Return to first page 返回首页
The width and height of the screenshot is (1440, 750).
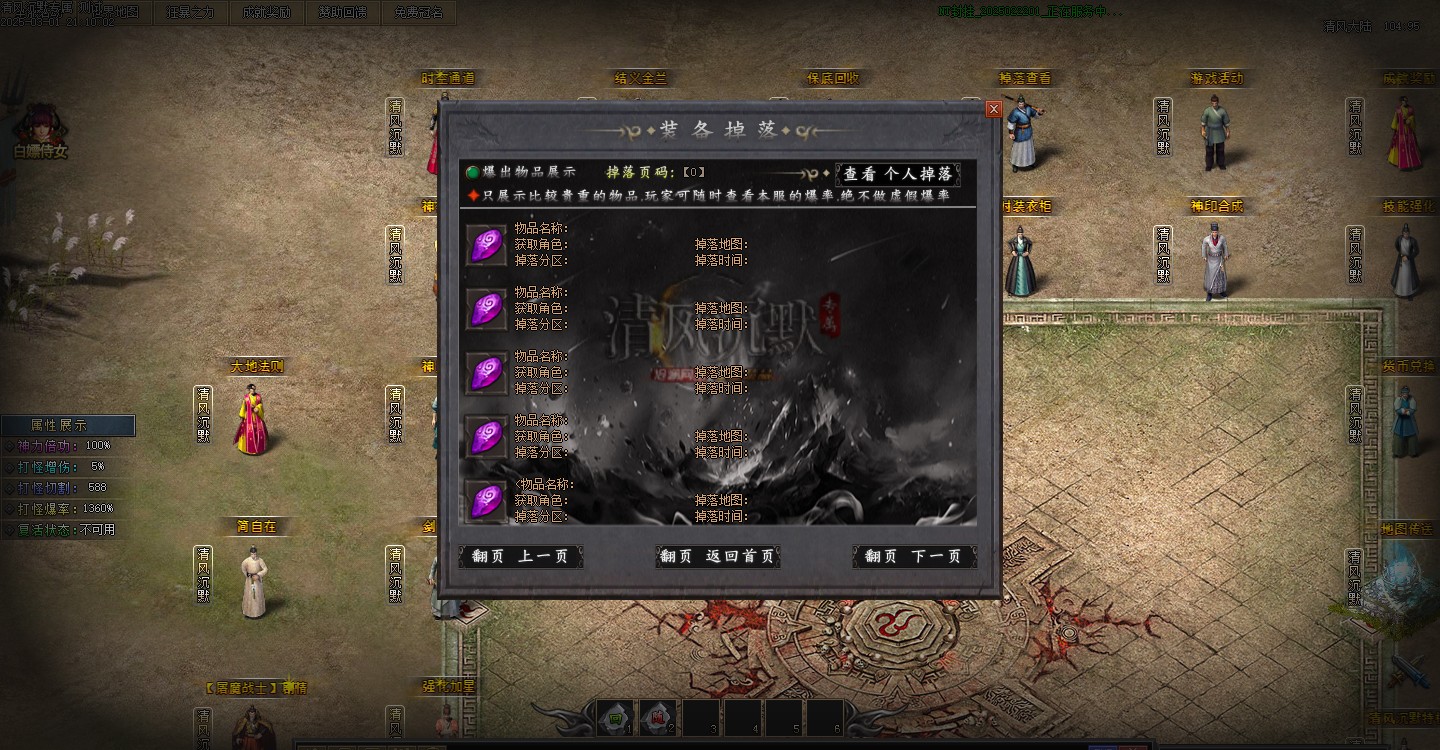pyautogui.click(x=718, y=556)
